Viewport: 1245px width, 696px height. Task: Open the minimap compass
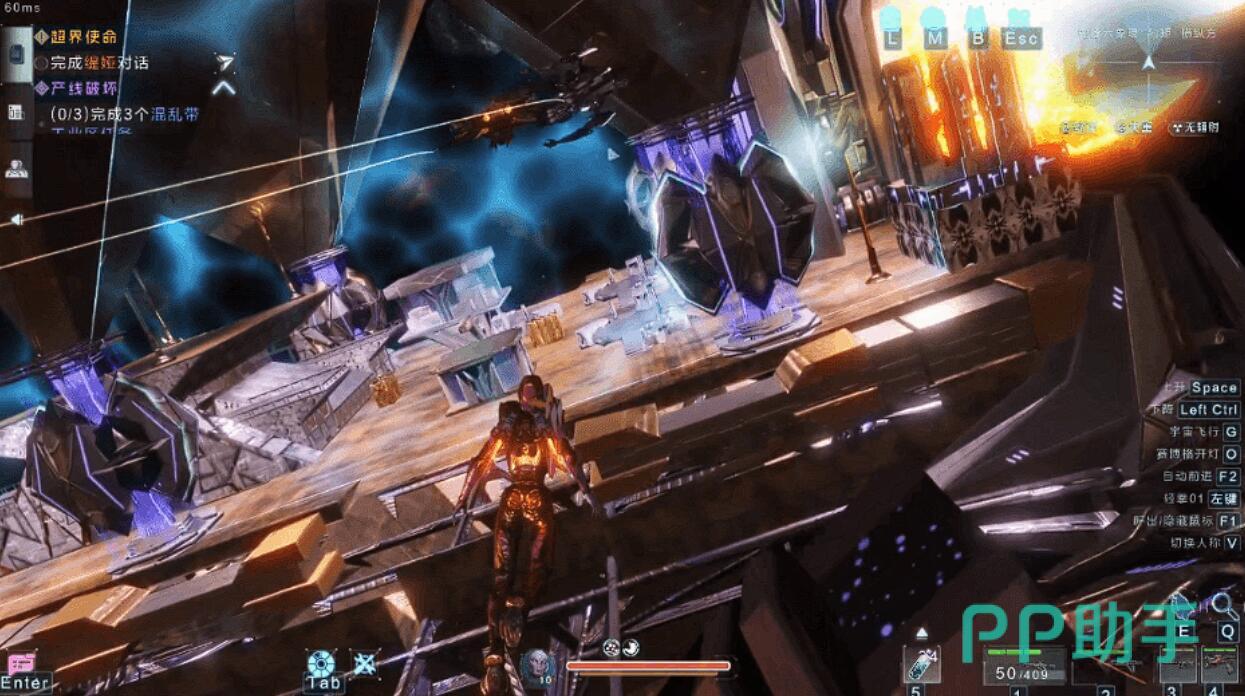pos(1149,62)
